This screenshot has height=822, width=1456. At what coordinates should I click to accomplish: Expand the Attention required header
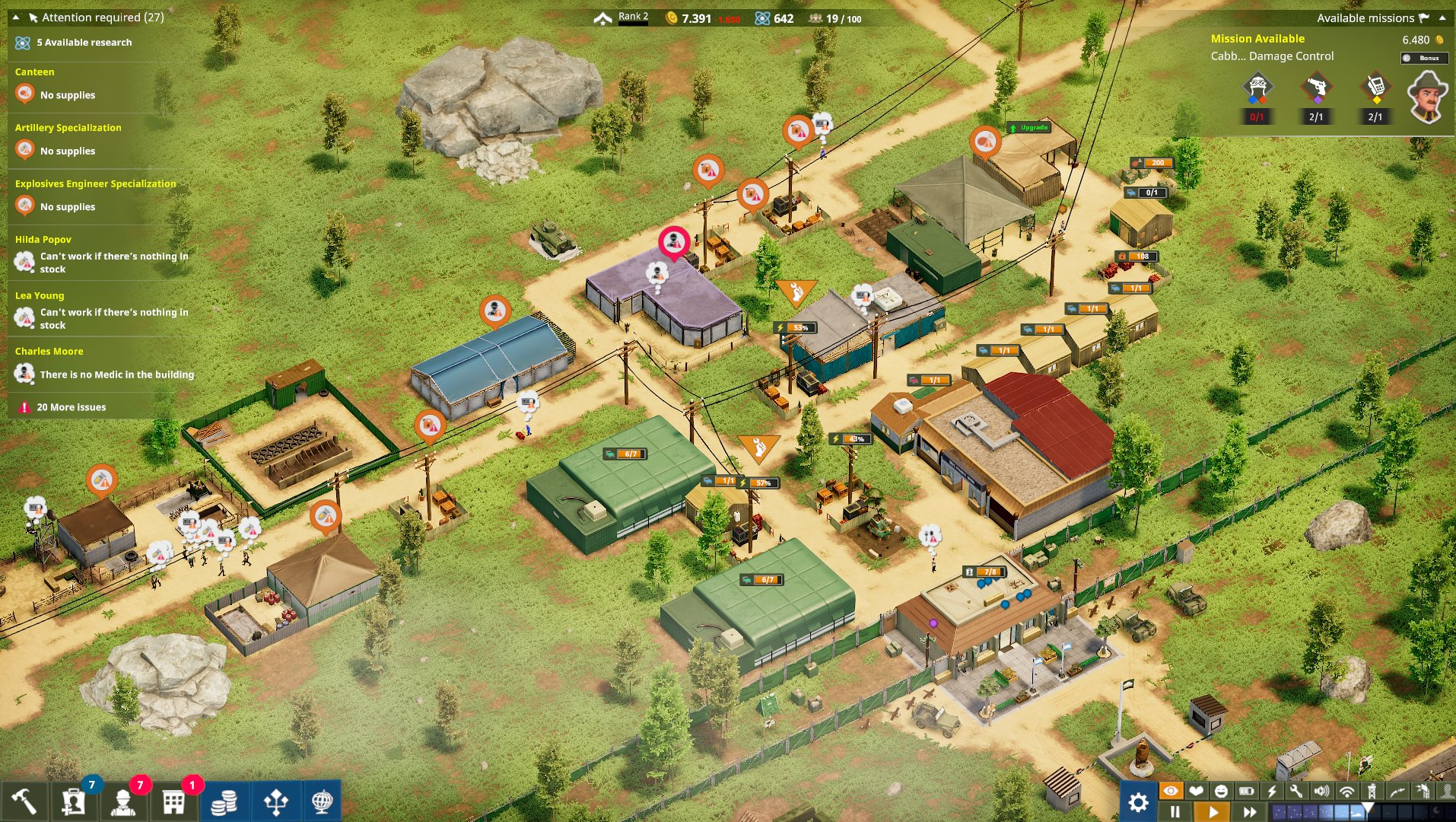pos(91,17)
